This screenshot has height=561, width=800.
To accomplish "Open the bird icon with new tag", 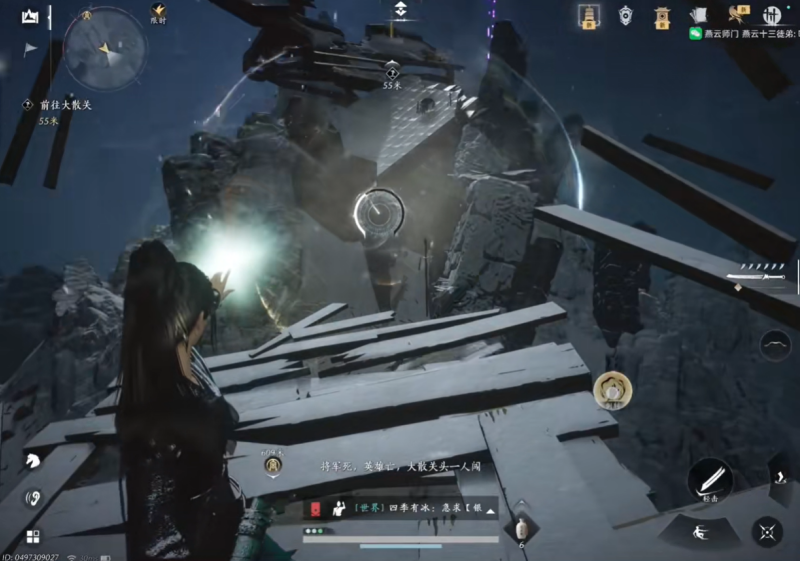I will pos(737,14).
